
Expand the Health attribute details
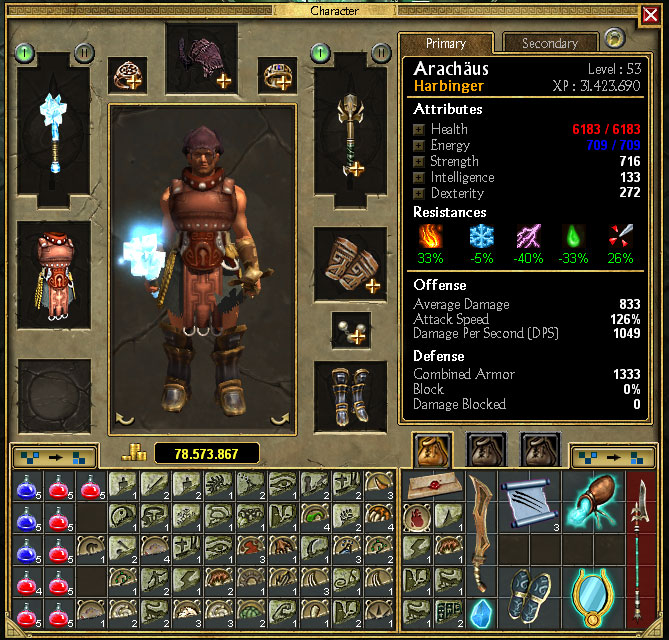coord(419,129)
